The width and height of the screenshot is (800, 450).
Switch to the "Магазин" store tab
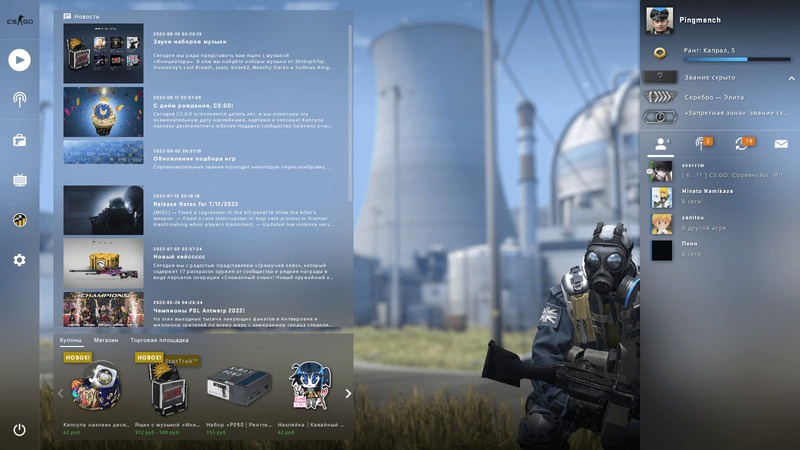(x=106, y=340)
